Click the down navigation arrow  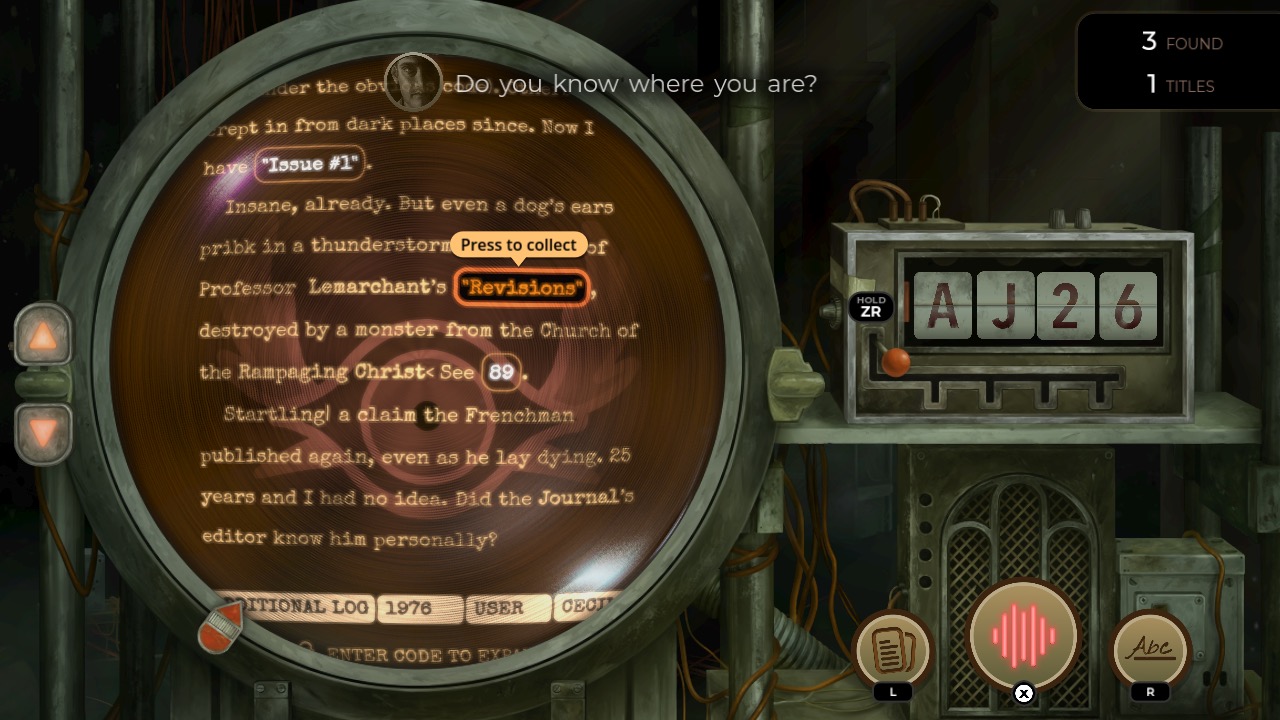coord(42,427)
